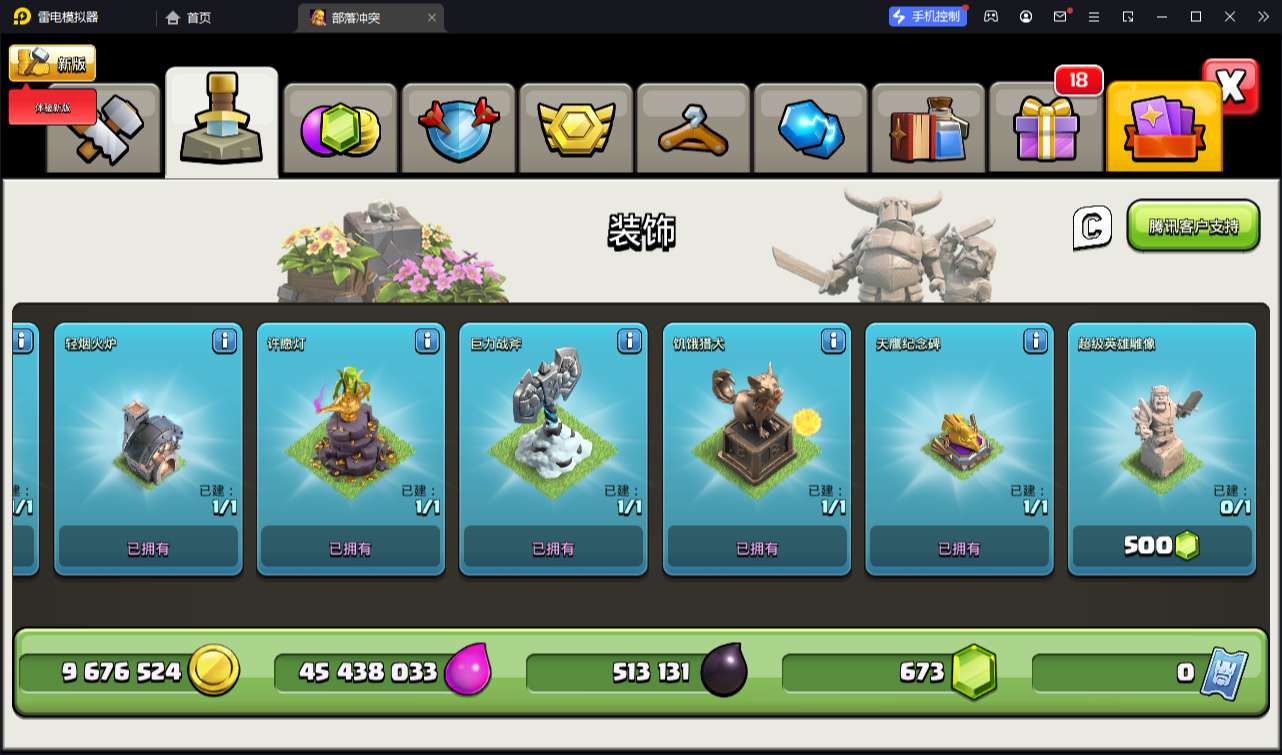This screenshot has height=755, width=1282.
Task: Open the purple gift box tab
Action: click(1045, 129)
